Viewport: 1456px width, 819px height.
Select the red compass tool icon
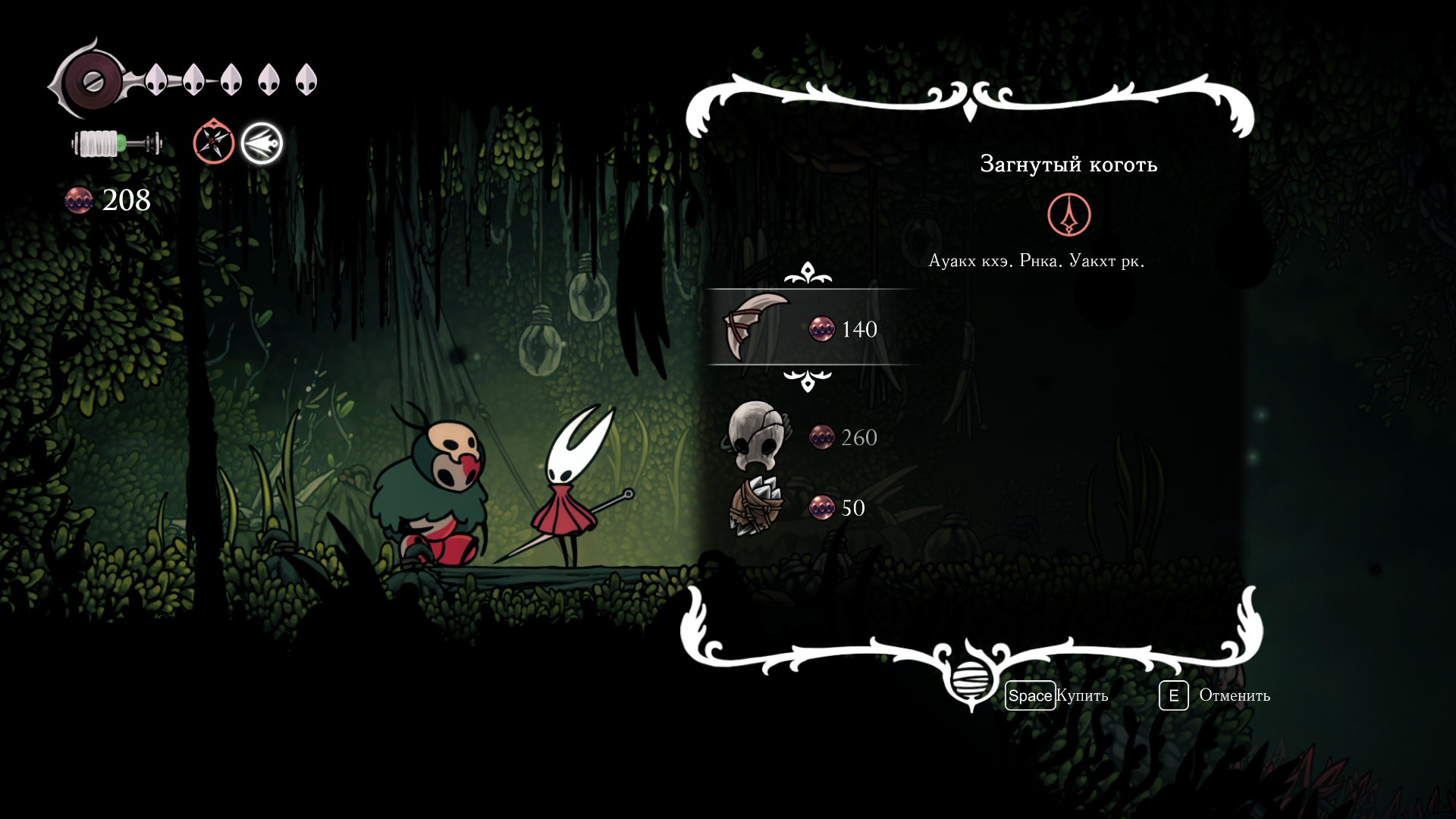pos(213,142)
